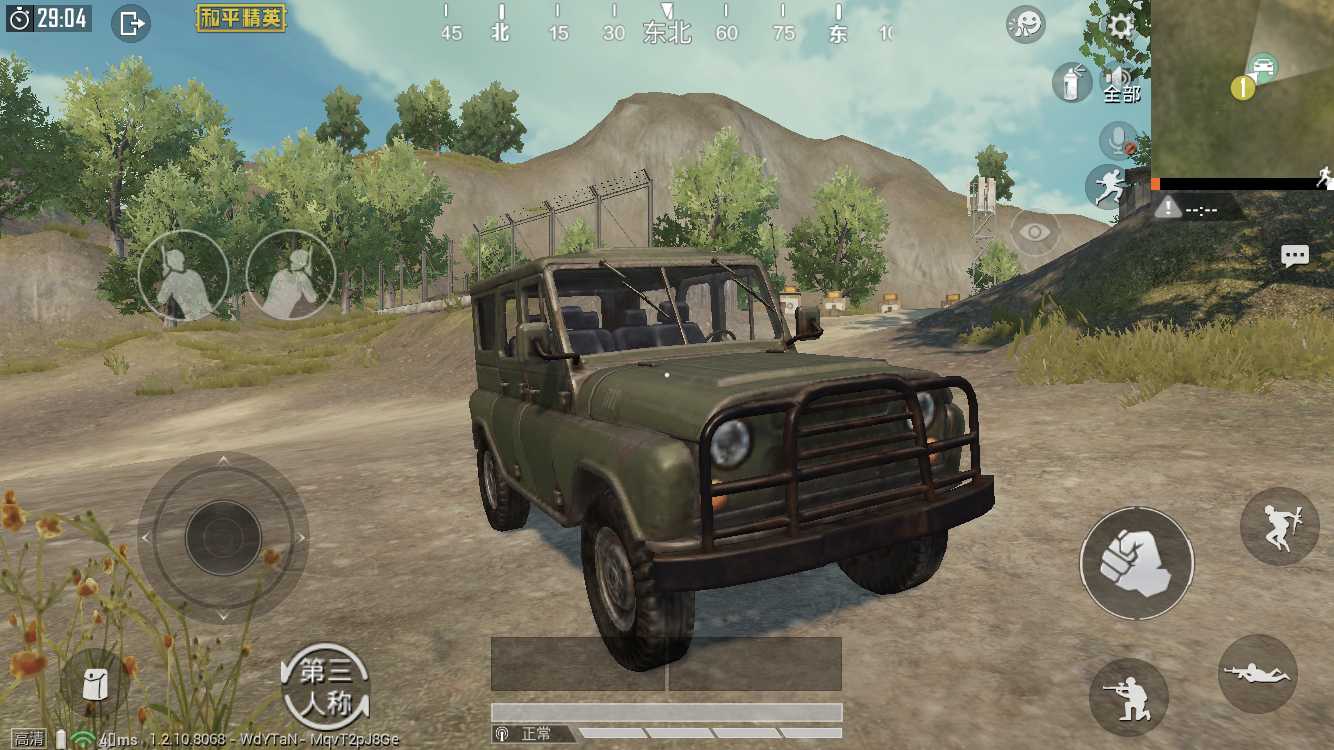
Task: Toggle the 全部 voice speaker channel
Action: coord(1120,83)
